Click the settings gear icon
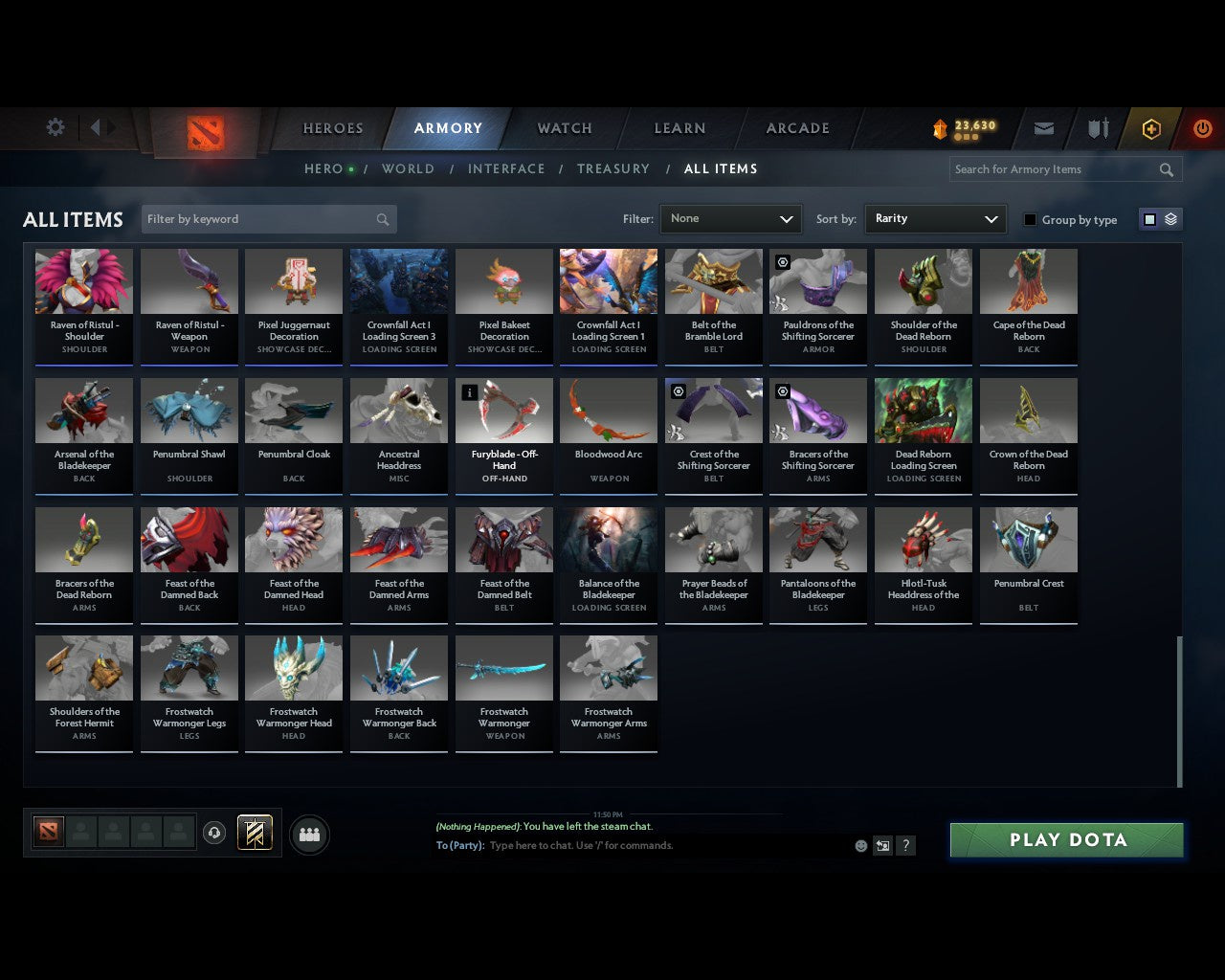 (55, 126)
